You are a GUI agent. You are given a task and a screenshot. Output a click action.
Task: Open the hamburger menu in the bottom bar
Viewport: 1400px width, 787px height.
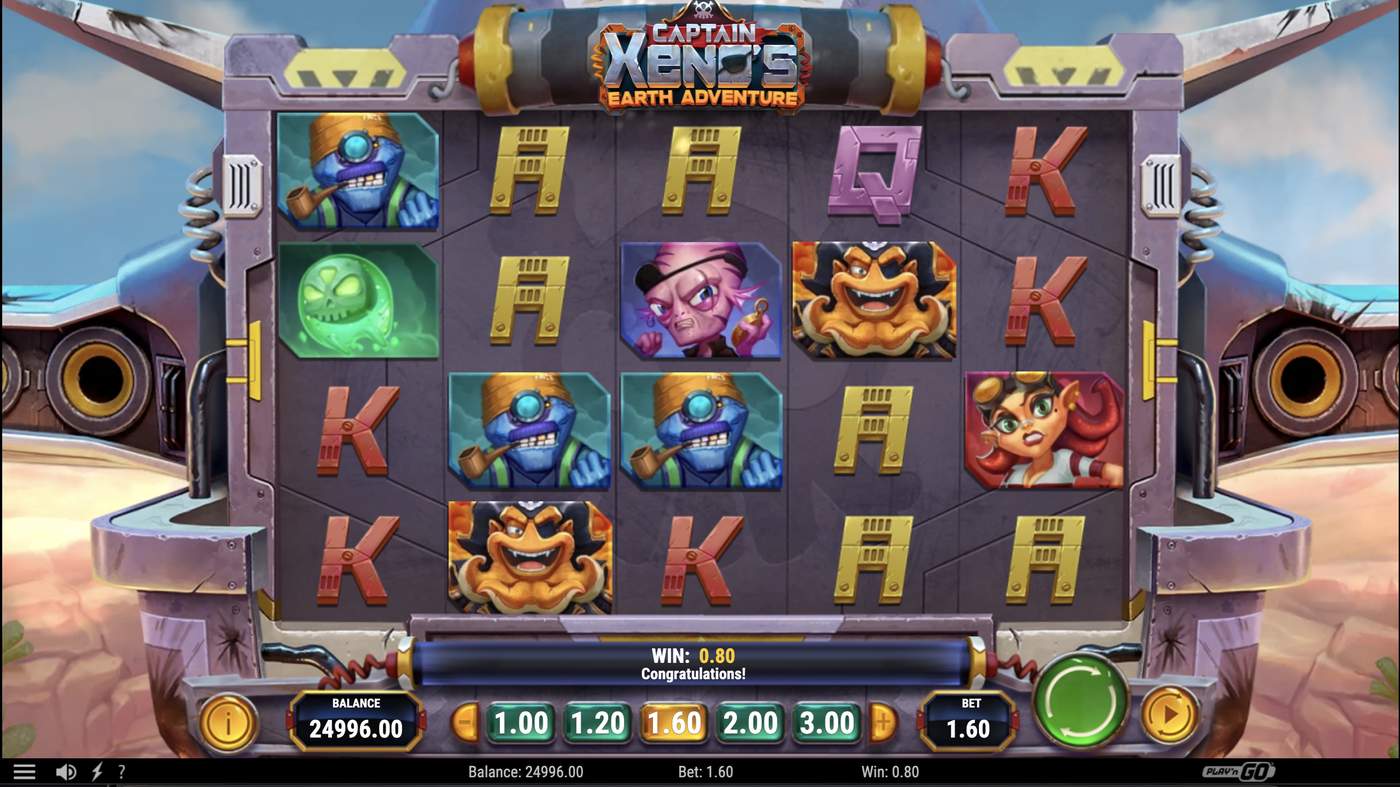click(22, 770)
